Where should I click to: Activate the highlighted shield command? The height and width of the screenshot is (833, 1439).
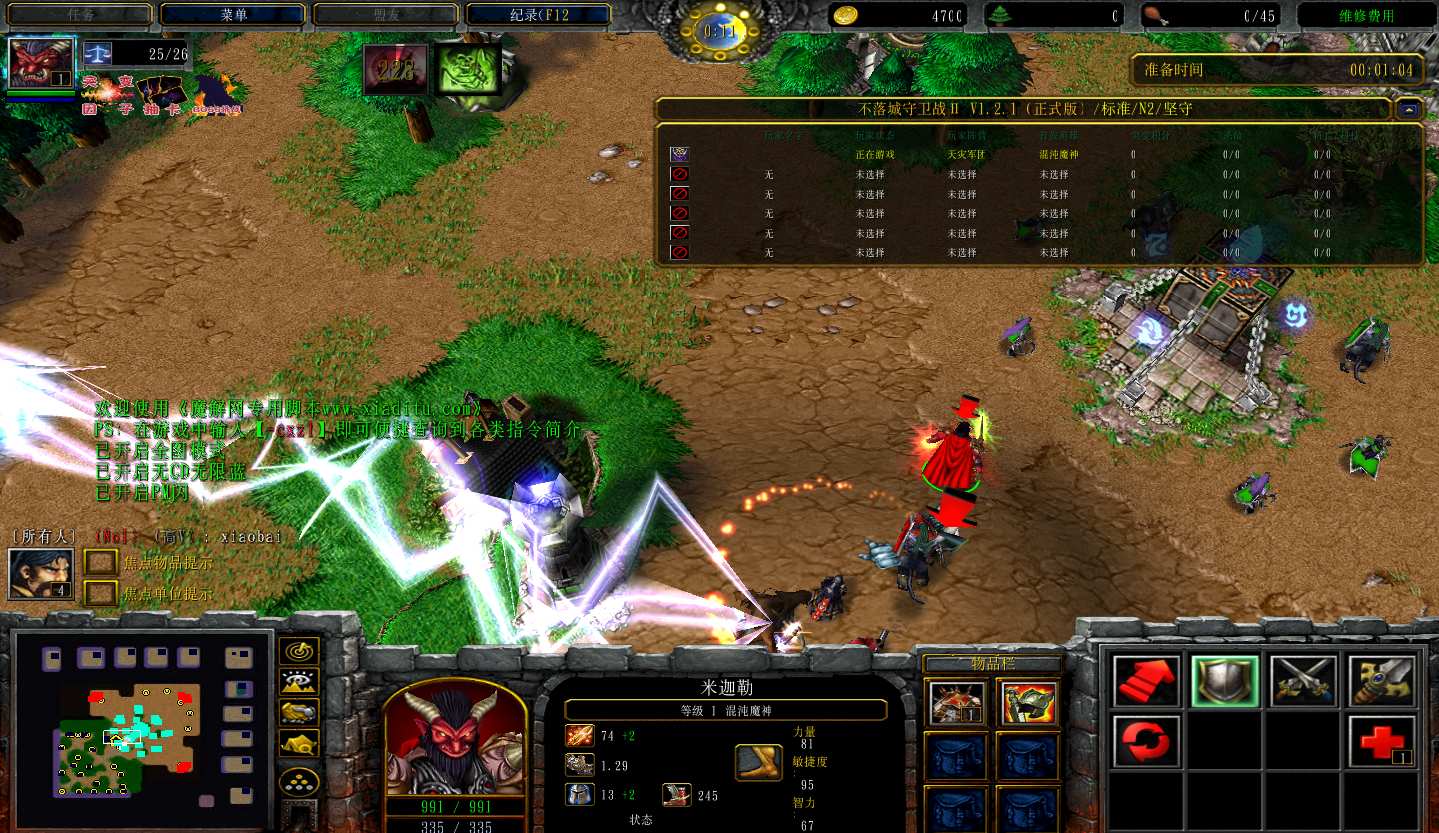1223,681
